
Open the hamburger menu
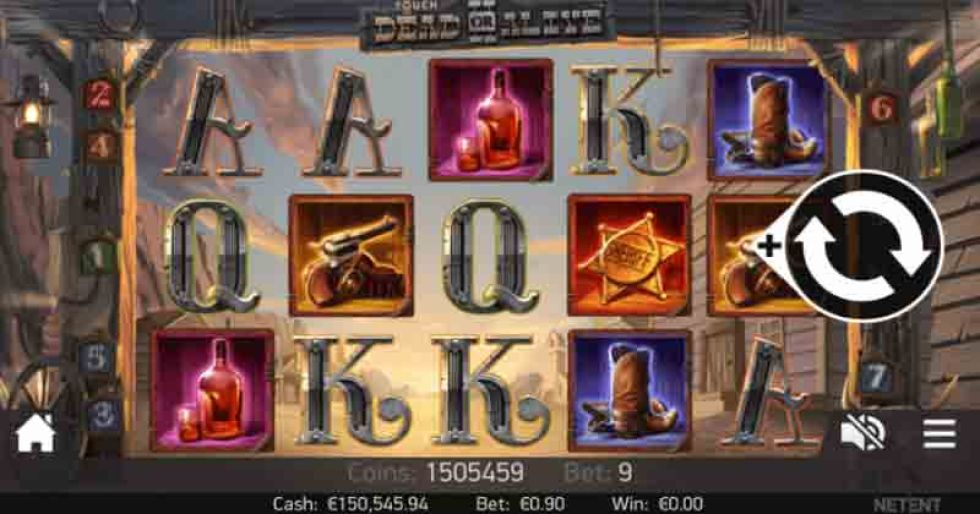coord(939,433)
